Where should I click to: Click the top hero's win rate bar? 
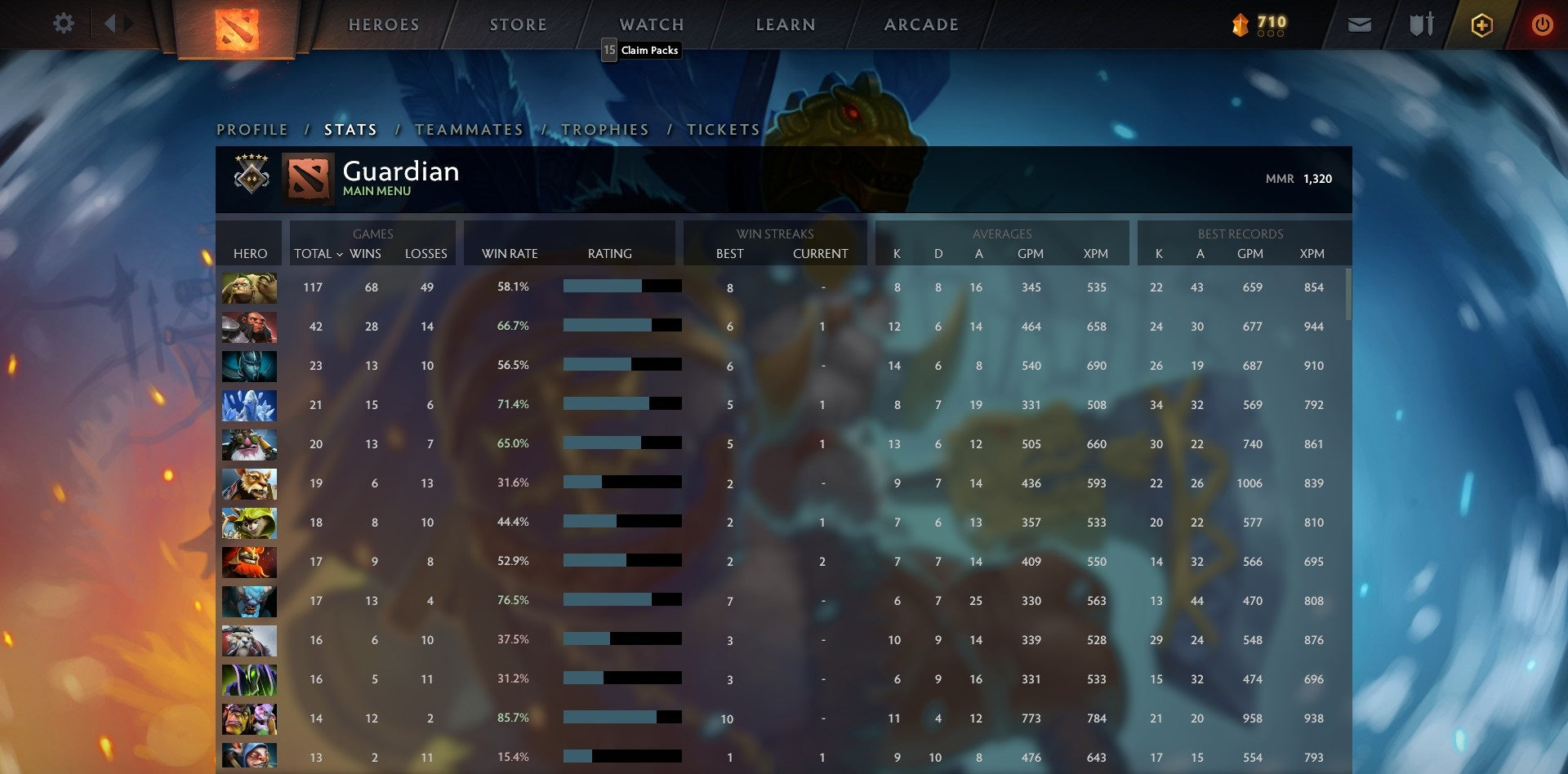point(621,287)
